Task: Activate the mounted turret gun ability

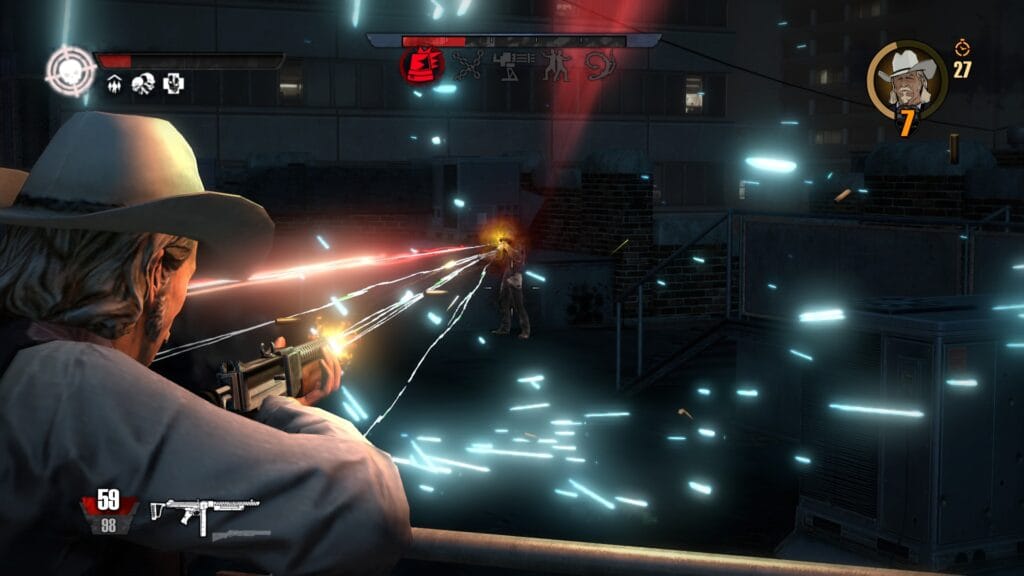Action: pyautogui.click(x=512, y=65)
